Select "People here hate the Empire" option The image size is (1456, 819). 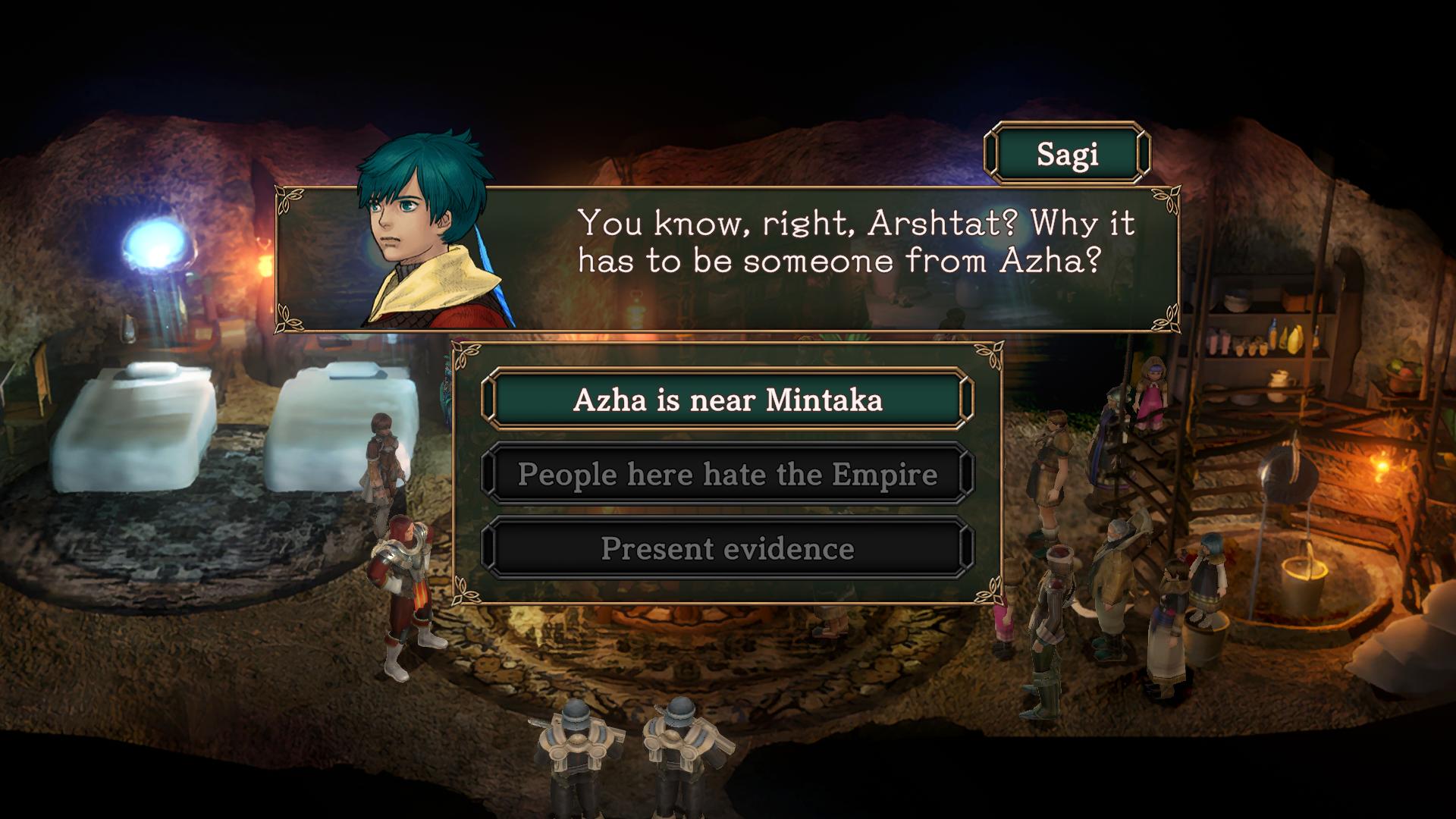[727, 474]
